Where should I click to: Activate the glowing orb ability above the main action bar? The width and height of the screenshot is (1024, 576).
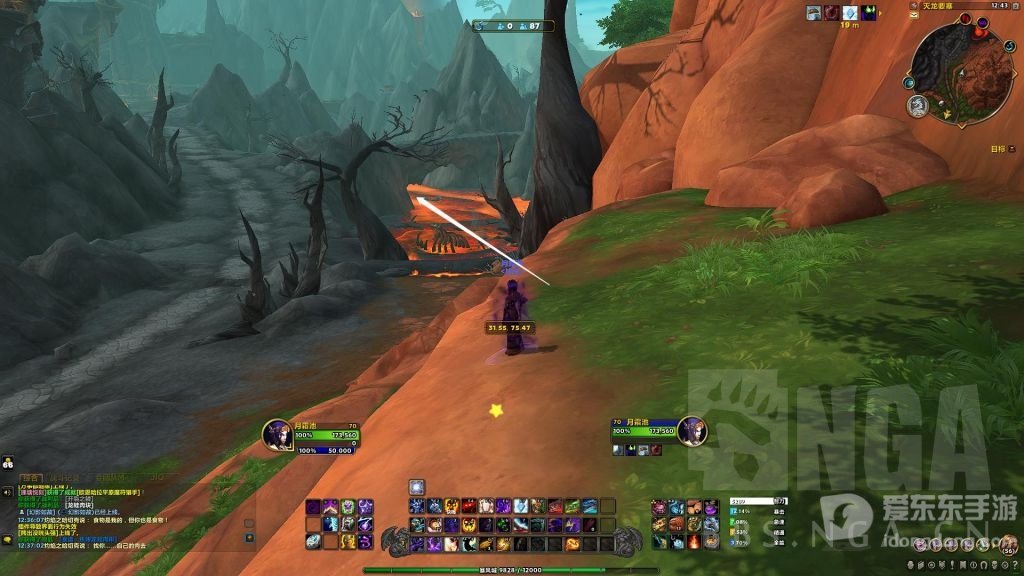pos(417,487)
